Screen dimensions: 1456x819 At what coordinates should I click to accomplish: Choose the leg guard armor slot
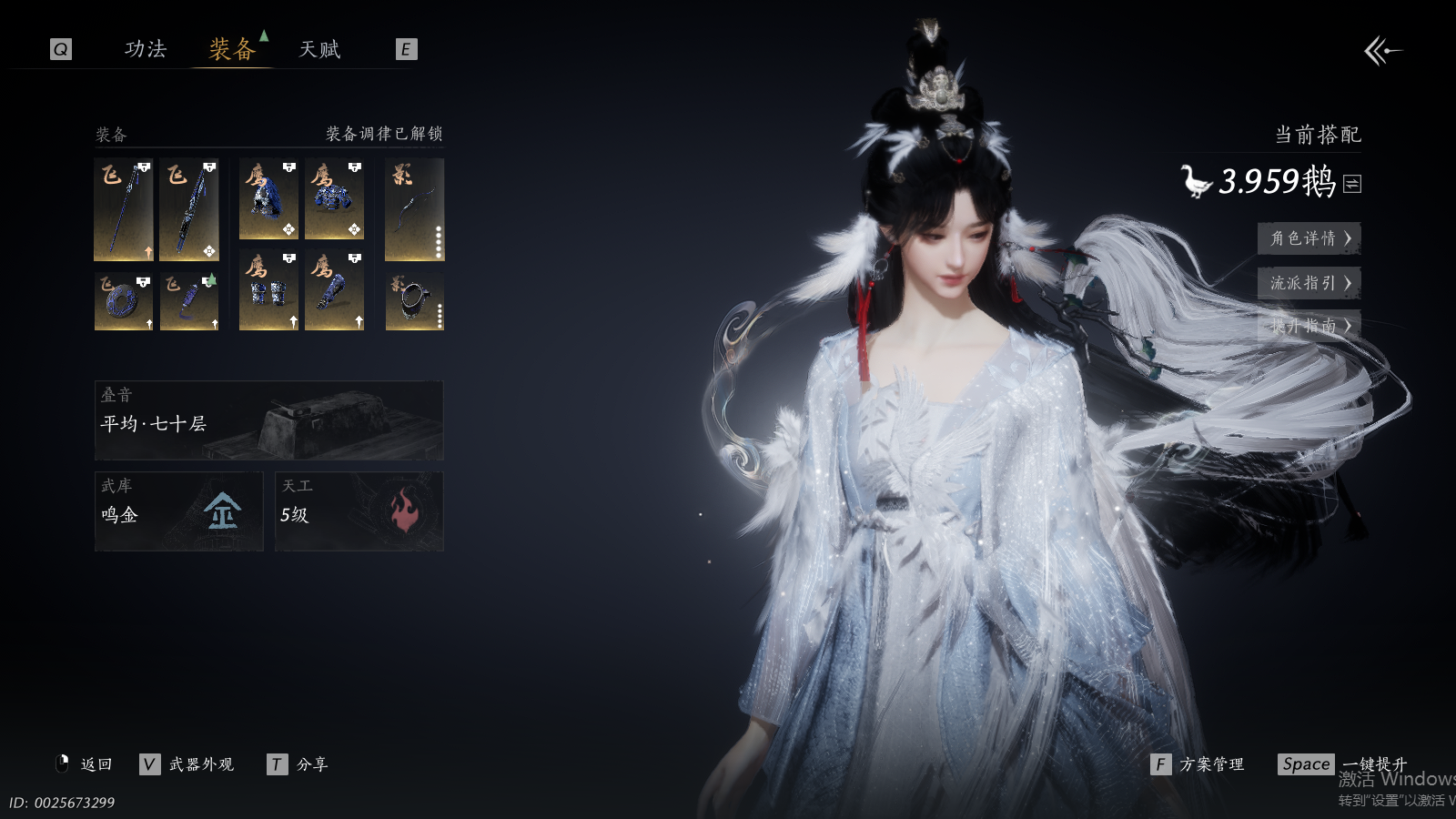pyautogui.click(x=334, y=291)
